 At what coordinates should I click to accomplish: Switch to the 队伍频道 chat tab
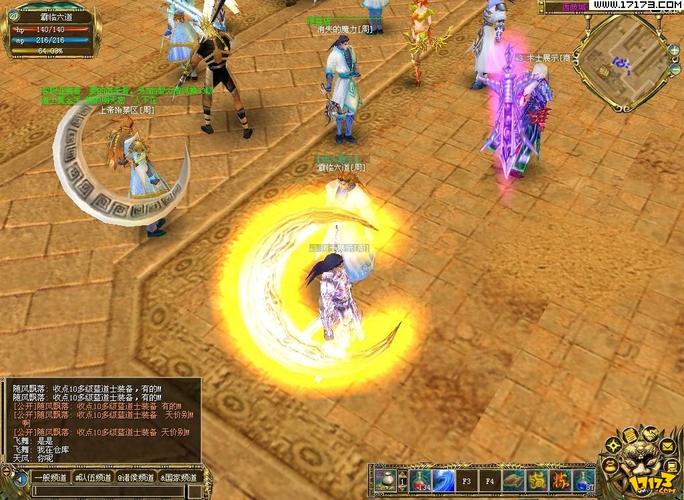coord(93,478)
